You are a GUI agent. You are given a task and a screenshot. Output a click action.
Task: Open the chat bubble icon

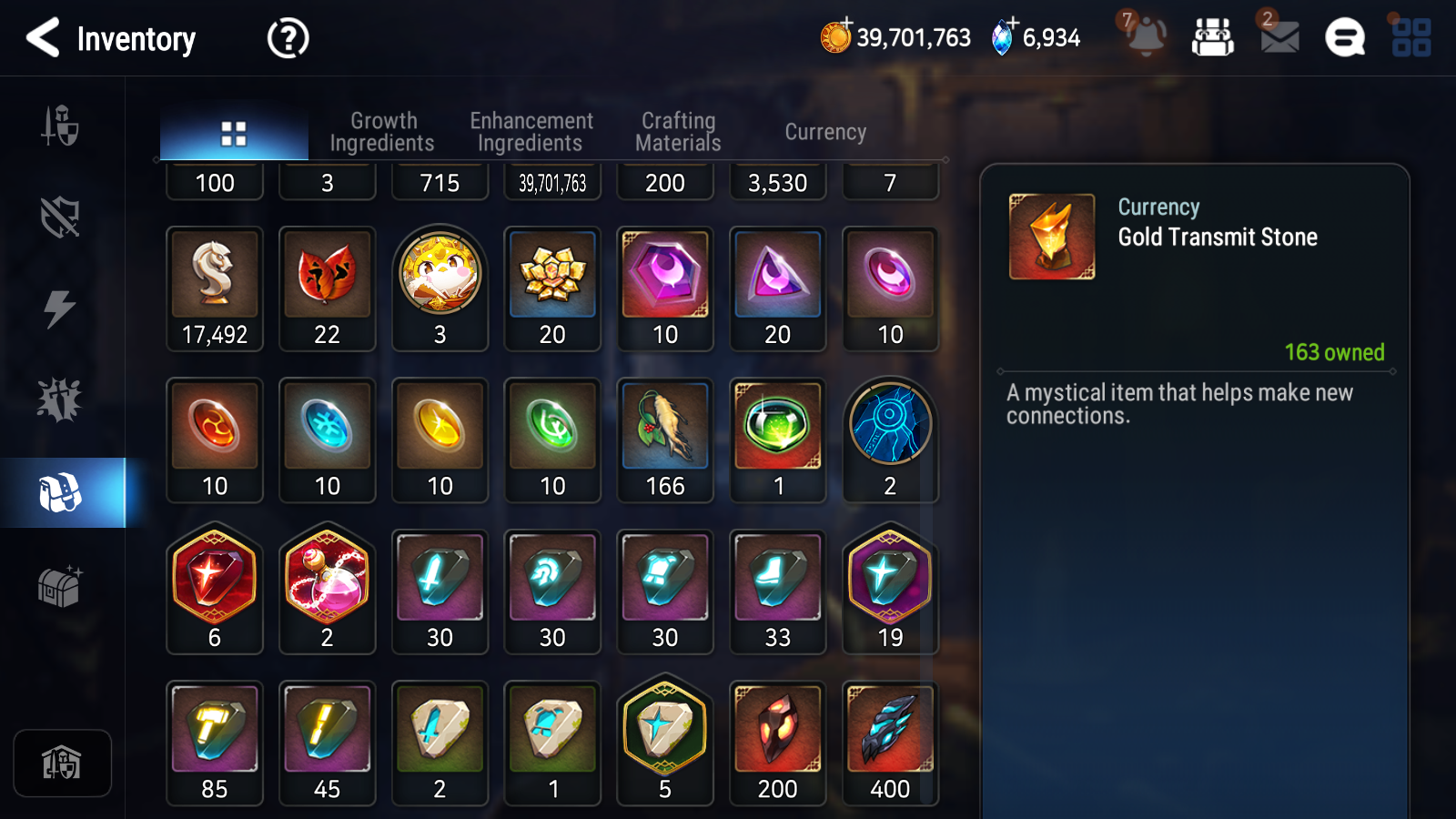tap(1344, 38)
